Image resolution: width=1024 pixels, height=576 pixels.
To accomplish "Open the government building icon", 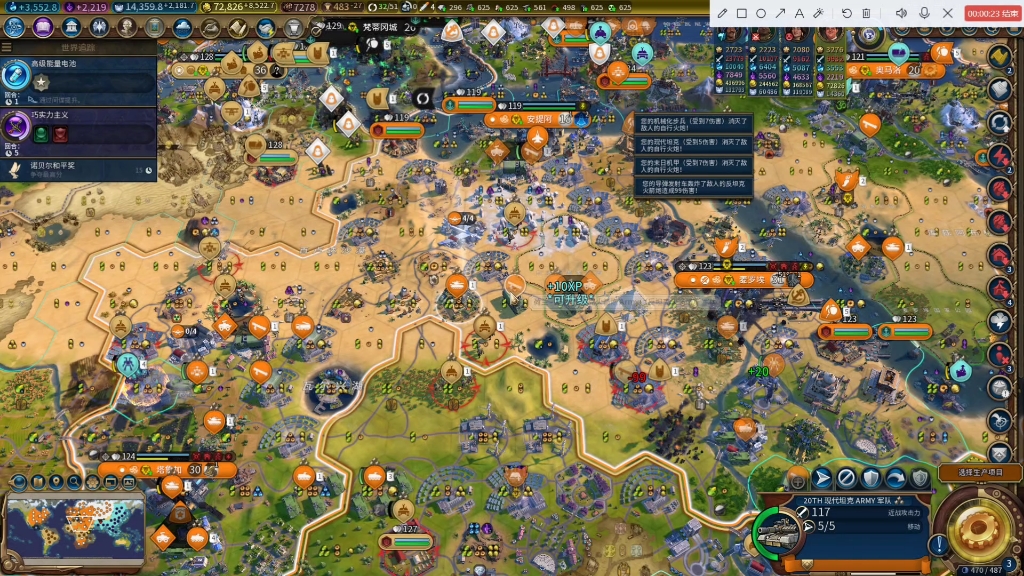I will [72, 27].
